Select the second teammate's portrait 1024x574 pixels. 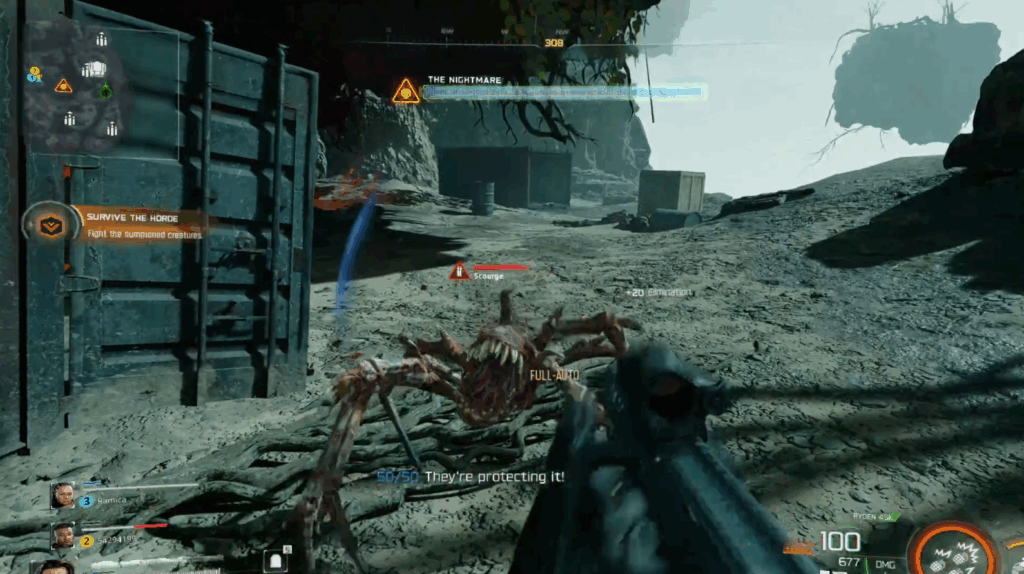[64, 536]
